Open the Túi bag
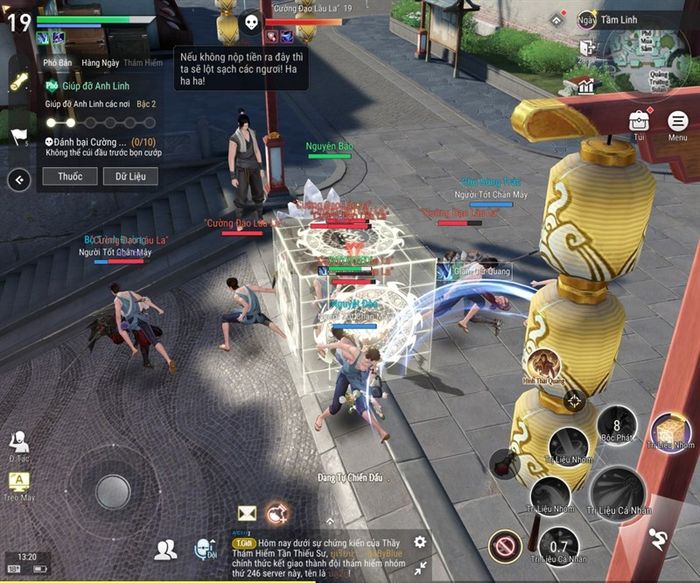The width and height of the screenshot is (700, 583). 639,121
